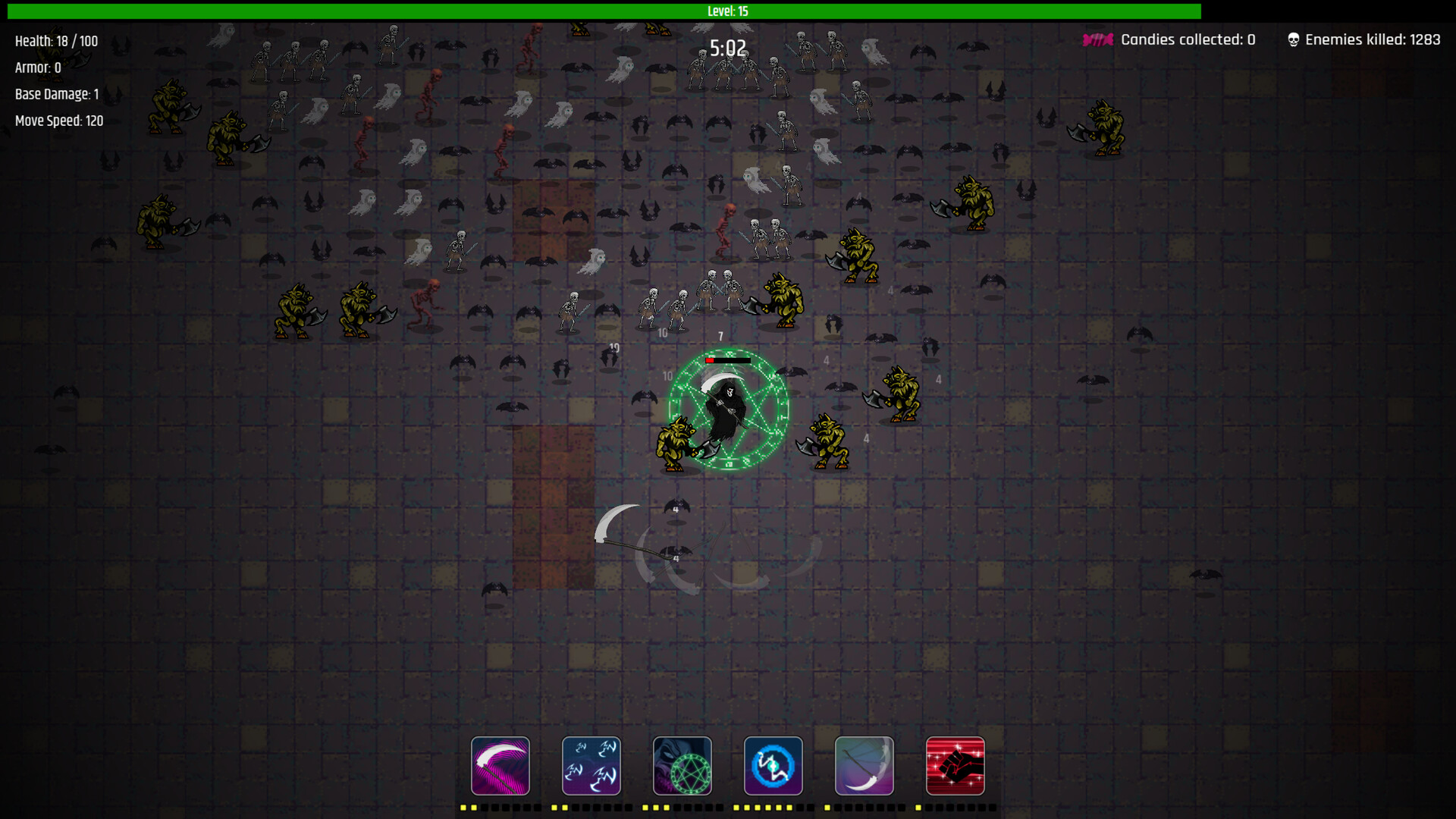
Task: Click the 5:02 match timer
Action: [x=726, y=48]
